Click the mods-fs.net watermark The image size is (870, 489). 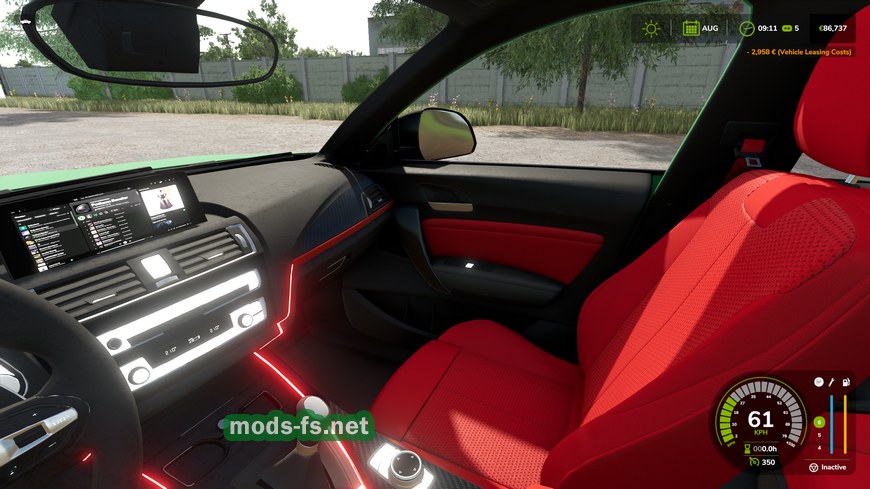coord(299,427)
